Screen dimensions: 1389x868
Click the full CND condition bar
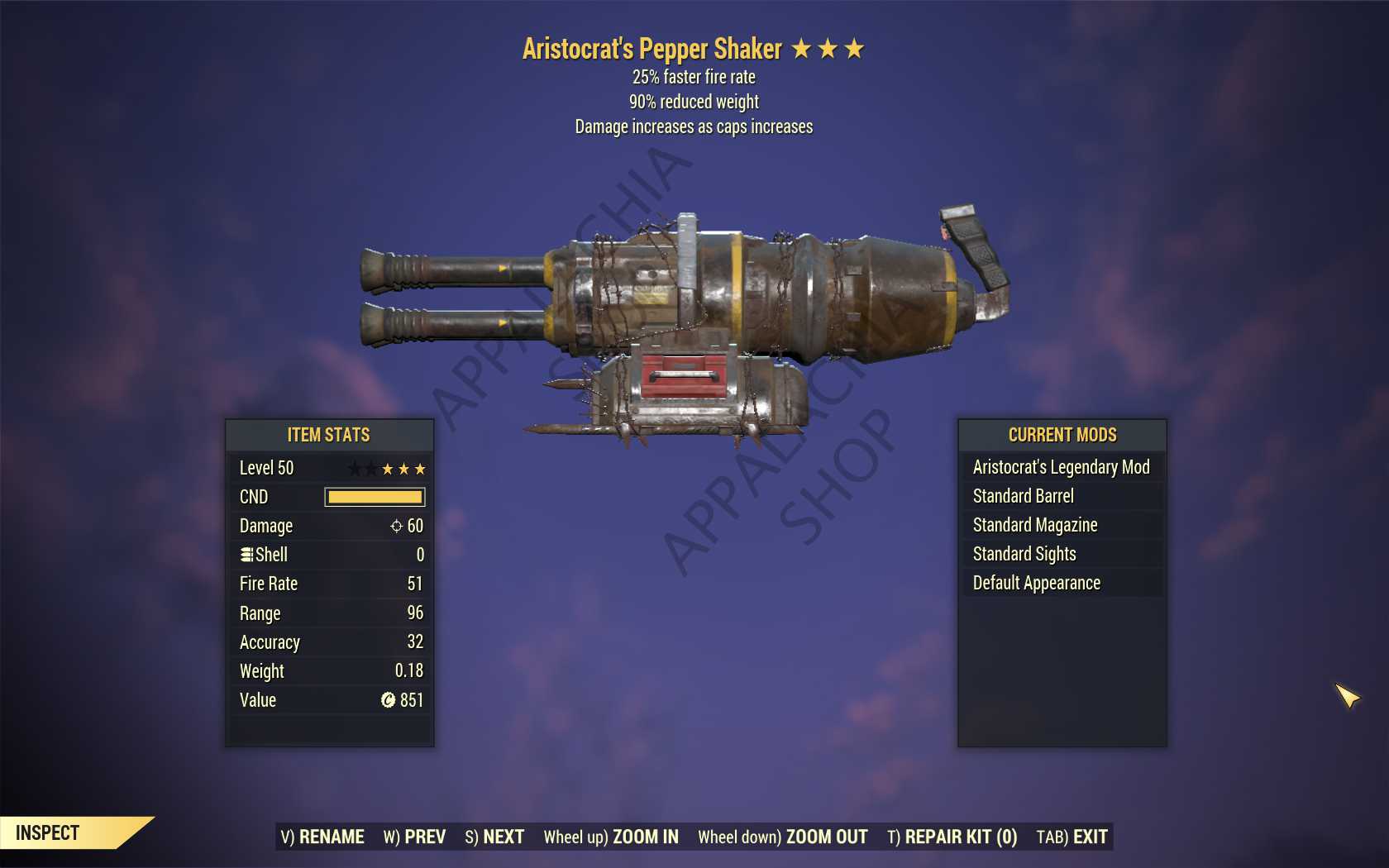click(x=374, y=497)
